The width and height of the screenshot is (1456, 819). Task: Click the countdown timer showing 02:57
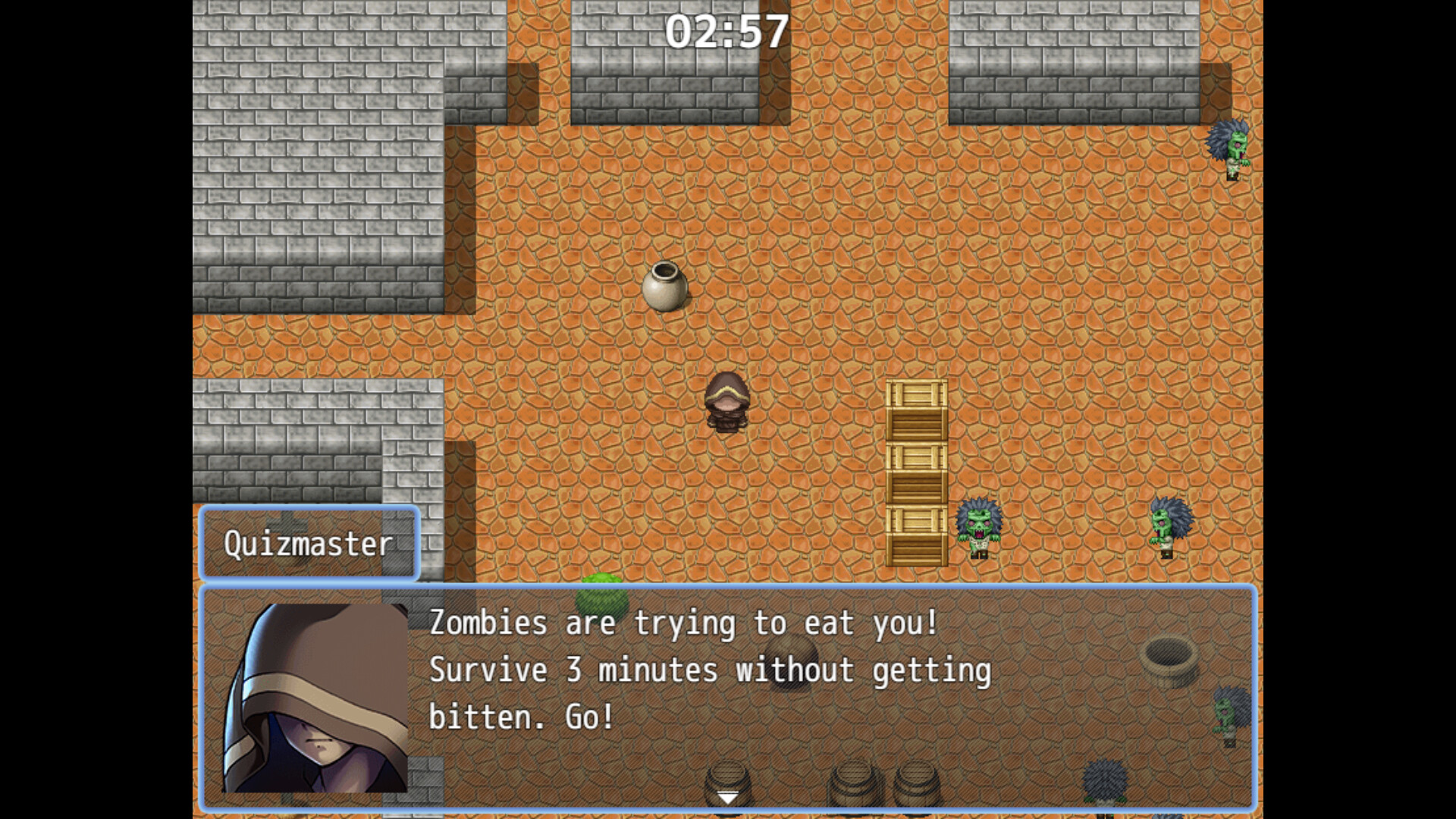tap(729, 30)
